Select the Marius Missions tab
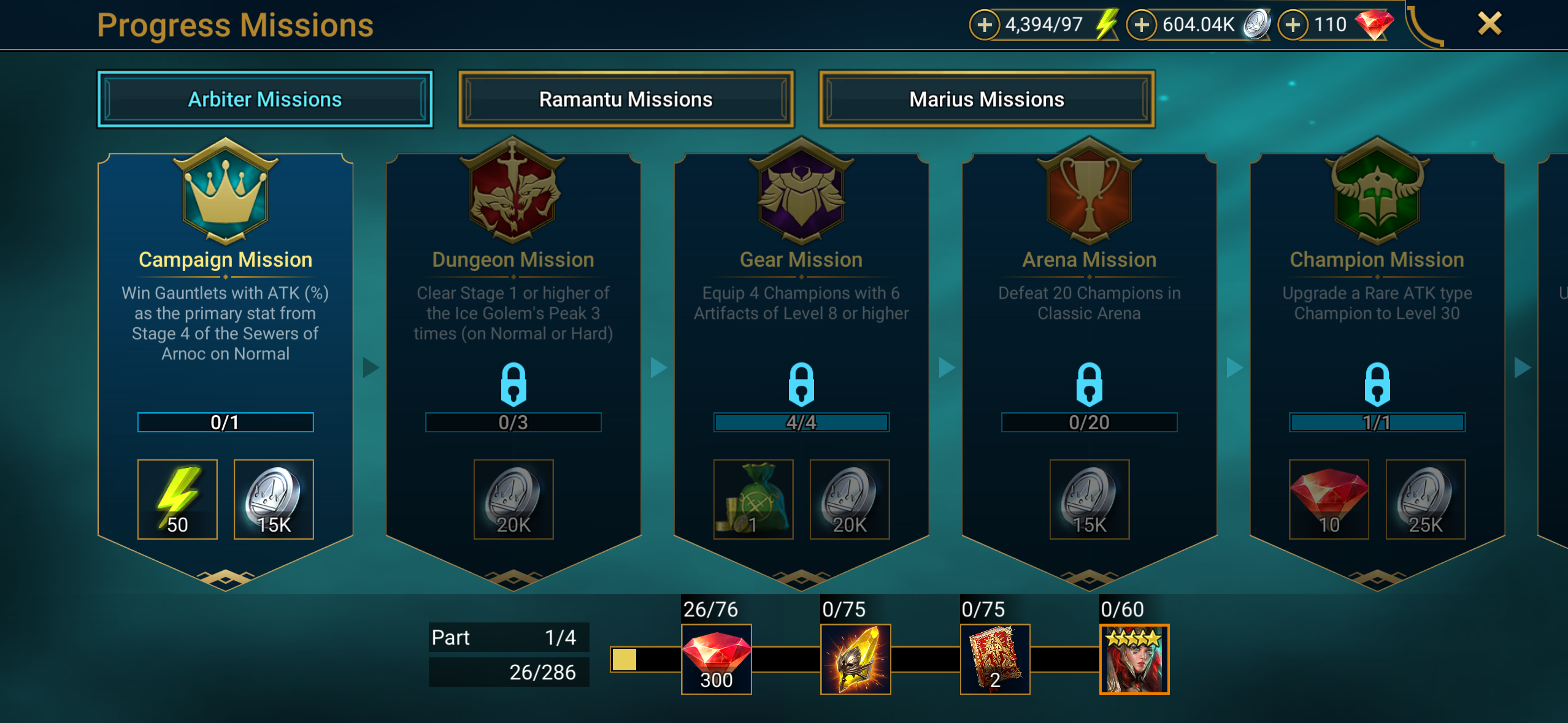1568x723 pixels. coord(986,99)
